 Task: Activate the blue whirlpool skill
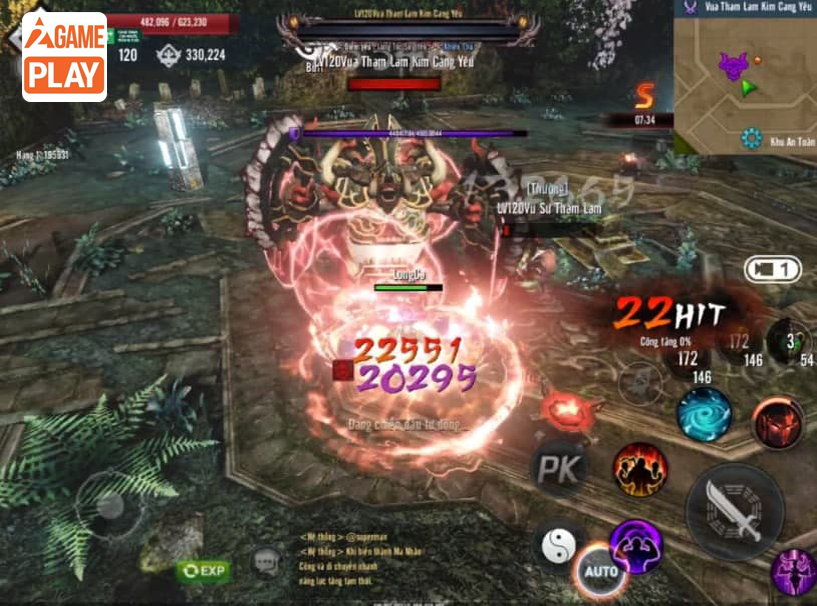tap(704, 414)
